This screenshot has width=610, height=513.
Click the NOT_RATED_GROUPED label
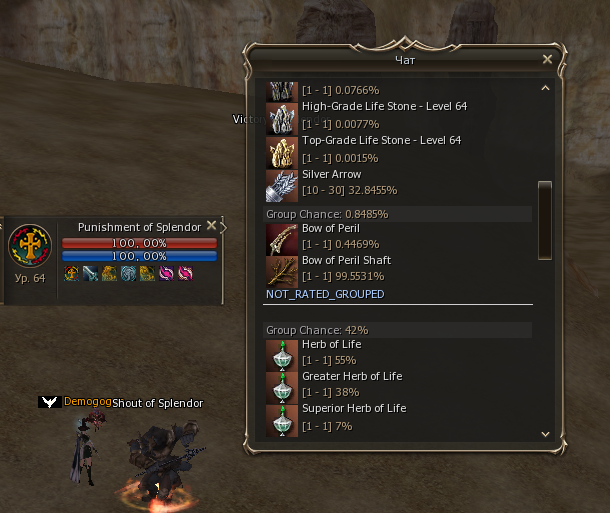tap(325, 294)
